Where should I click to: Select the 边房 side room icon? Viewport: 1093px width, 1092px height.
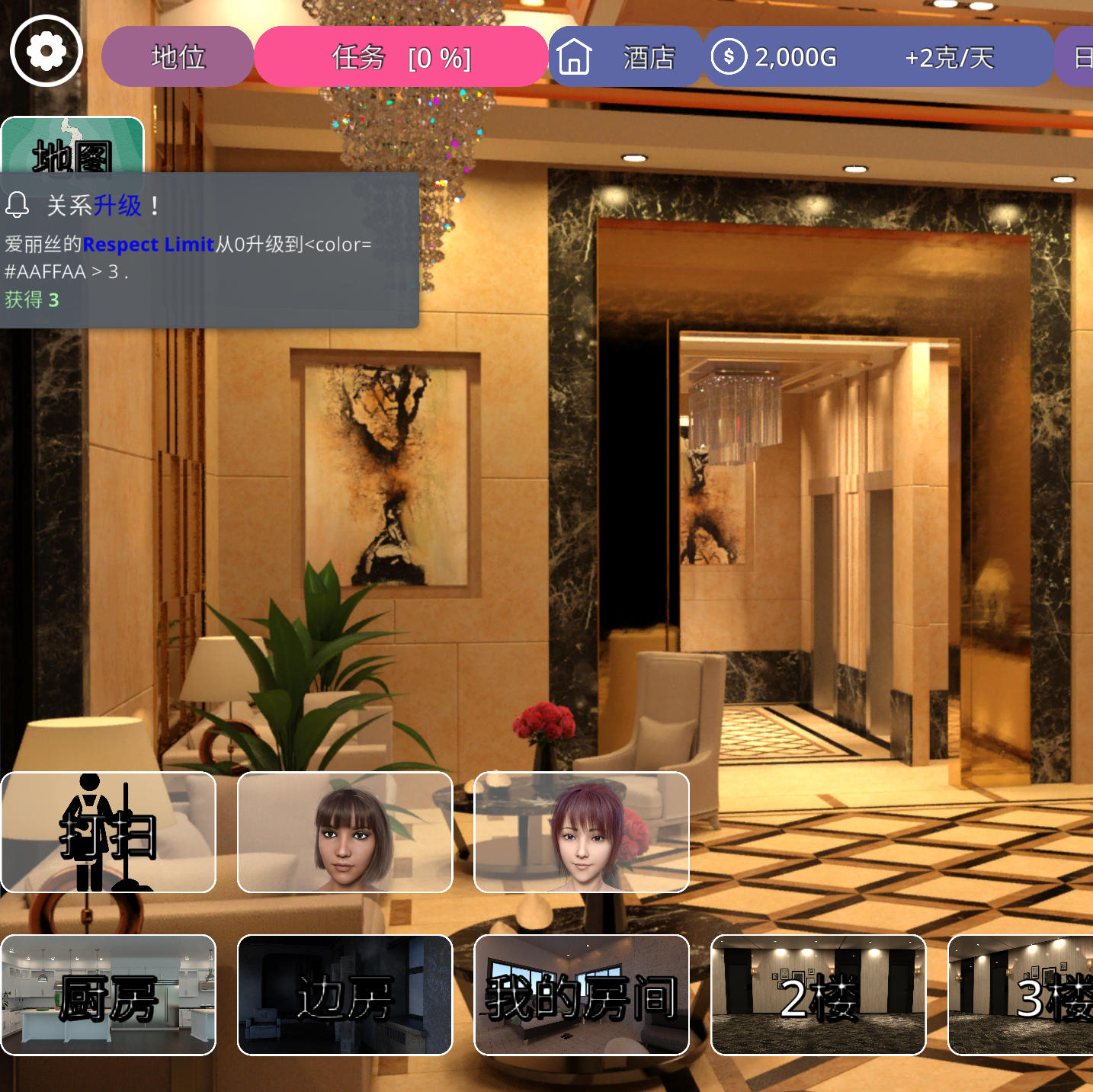345,996
